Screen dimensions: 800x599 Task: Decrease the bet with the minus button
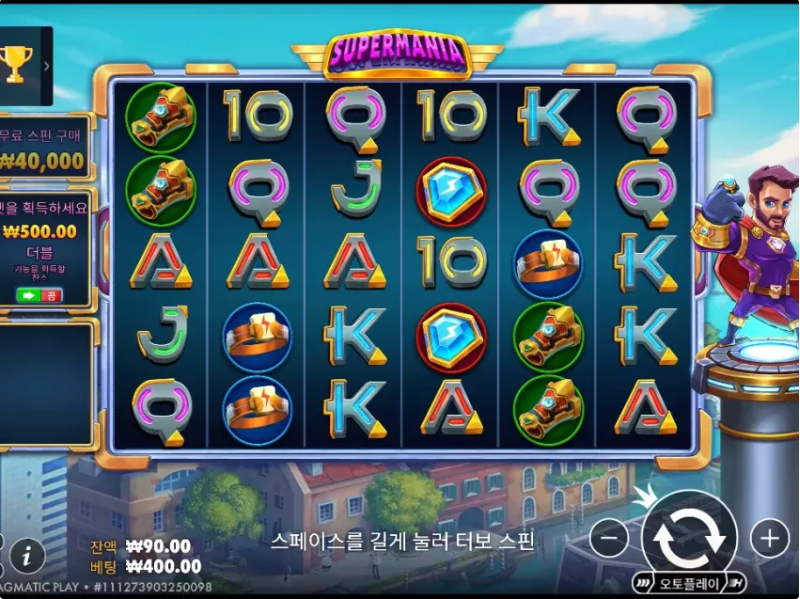coord(608,539)
